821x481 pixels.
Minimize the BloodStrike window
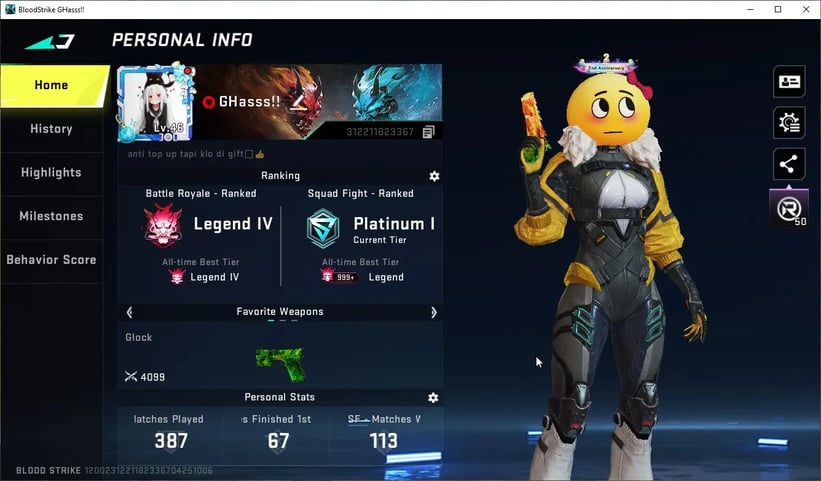pyautogui.click(x=750, y=9)
